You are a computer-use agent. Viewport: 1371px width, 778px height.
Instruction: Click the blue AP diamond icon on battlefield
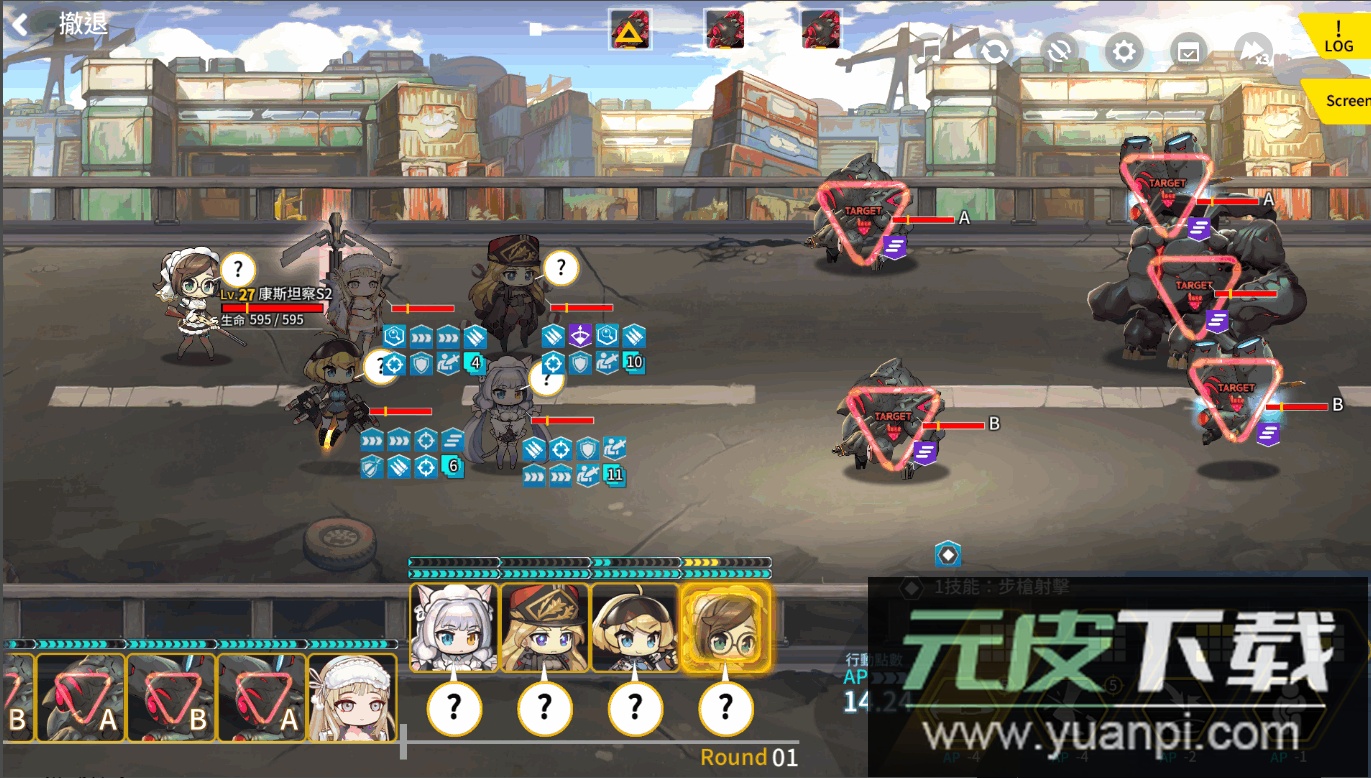click(x=945, y=554)
